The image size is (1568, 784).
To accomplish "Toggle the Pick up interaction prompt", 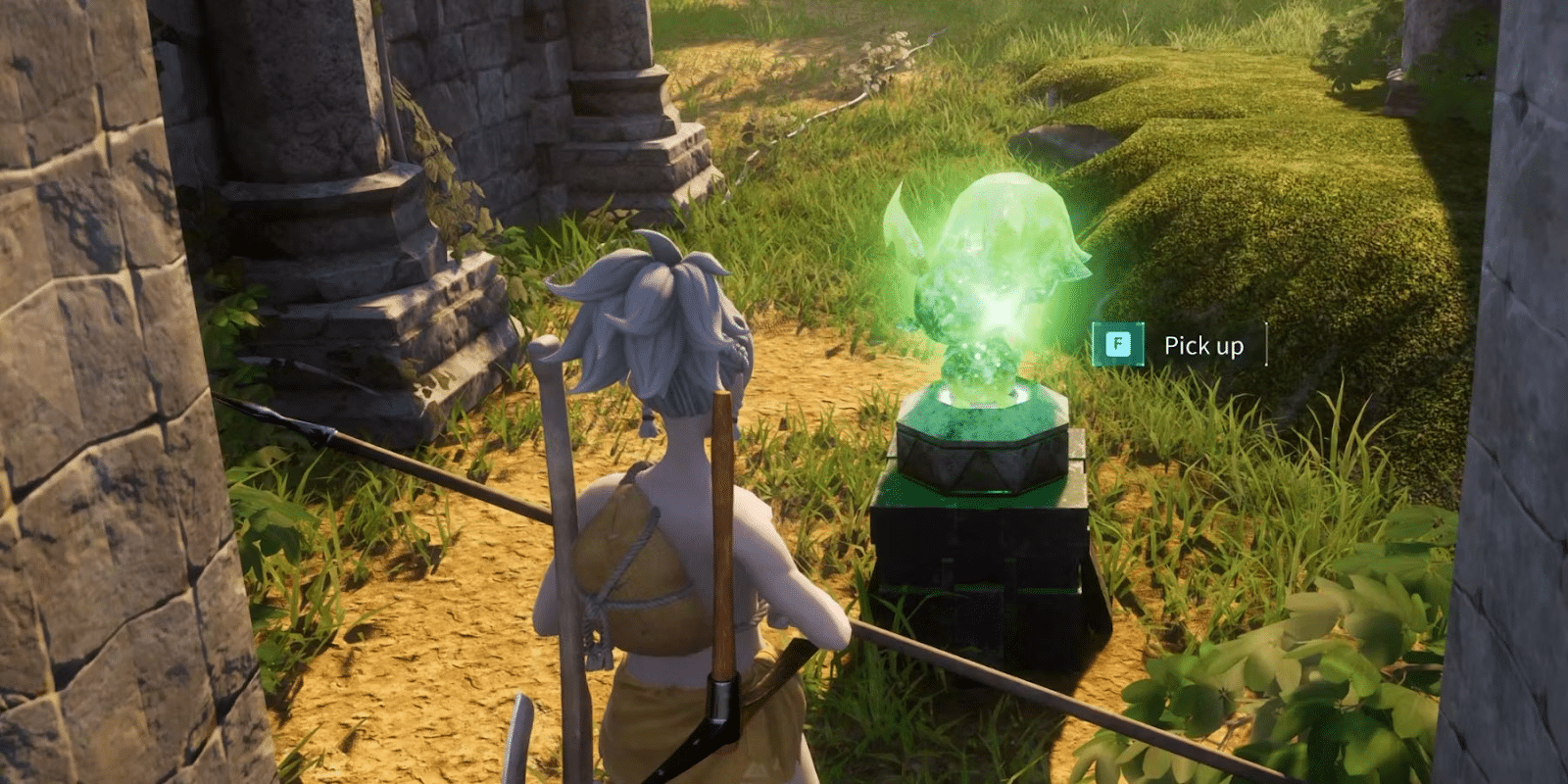I will point(1203,345).
